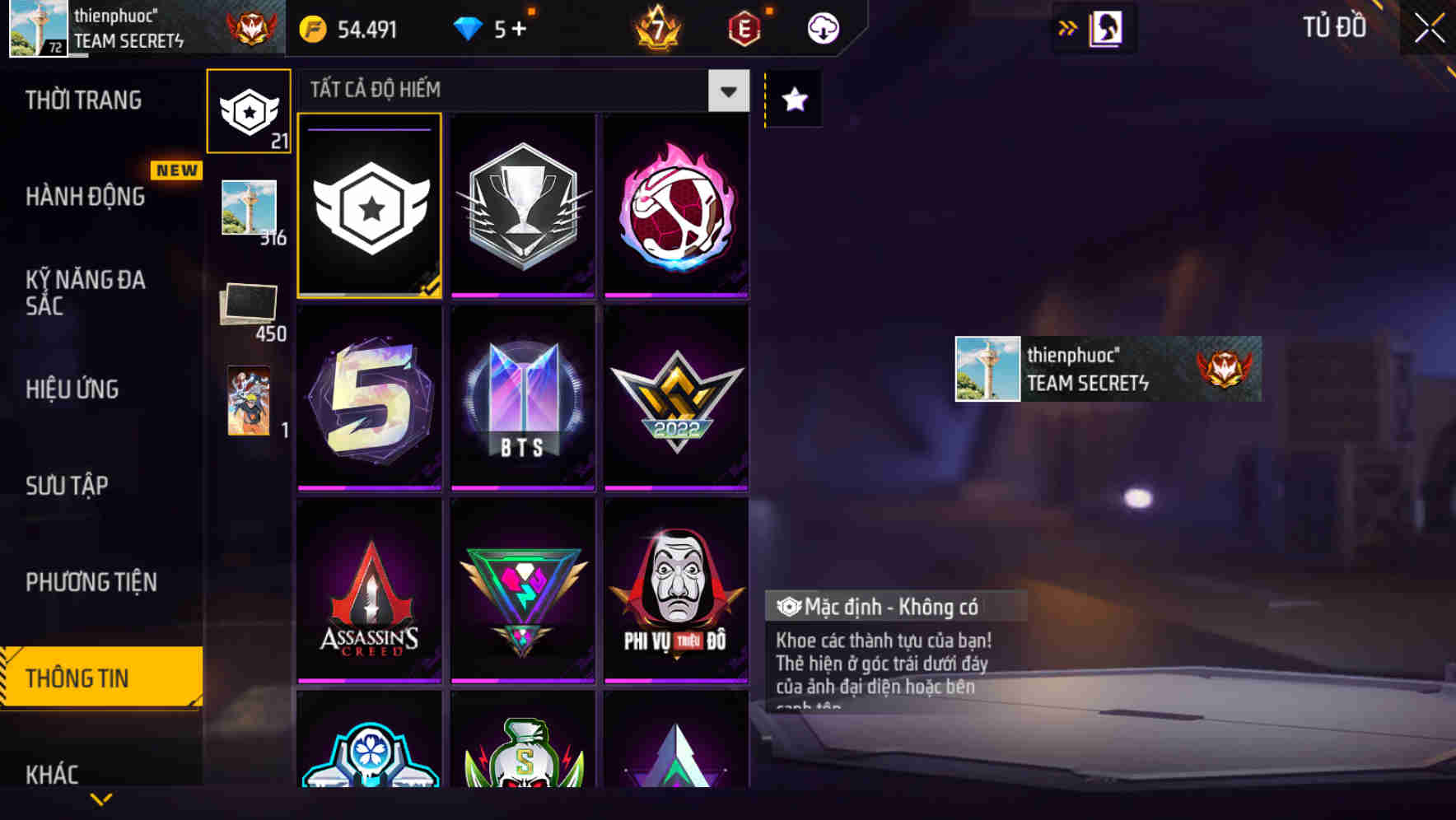The image size is (1456, 820).
Task: Click the cloud download icon in the top bar
Action: [x=822, y=27]
